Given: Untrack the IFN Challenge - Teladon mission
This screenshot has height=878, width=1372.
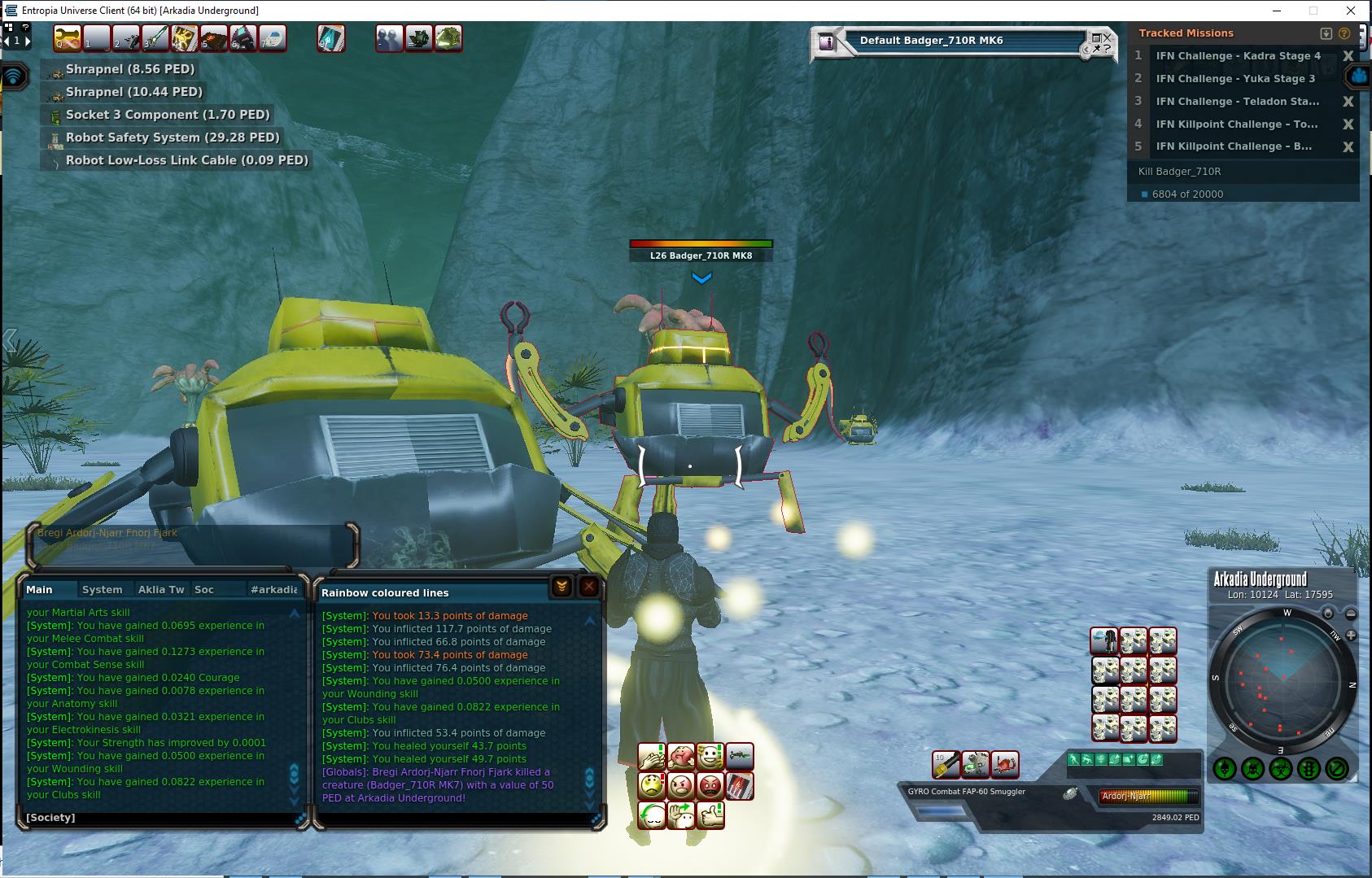Looking at the screenshot, I should pos(1348,102).
